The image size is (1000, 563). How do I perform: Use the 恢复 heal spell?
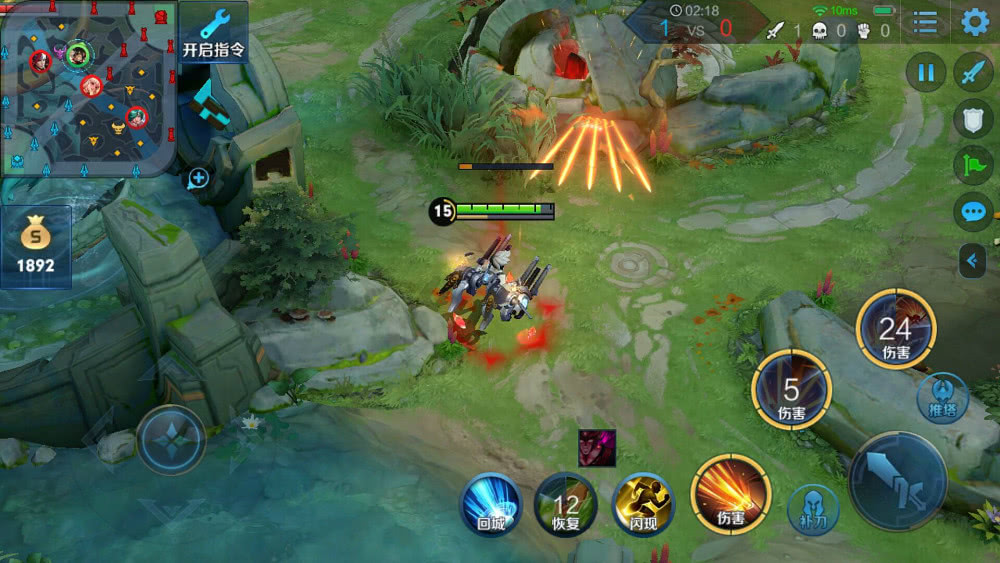pyautogui.click(x=566, y=503)
